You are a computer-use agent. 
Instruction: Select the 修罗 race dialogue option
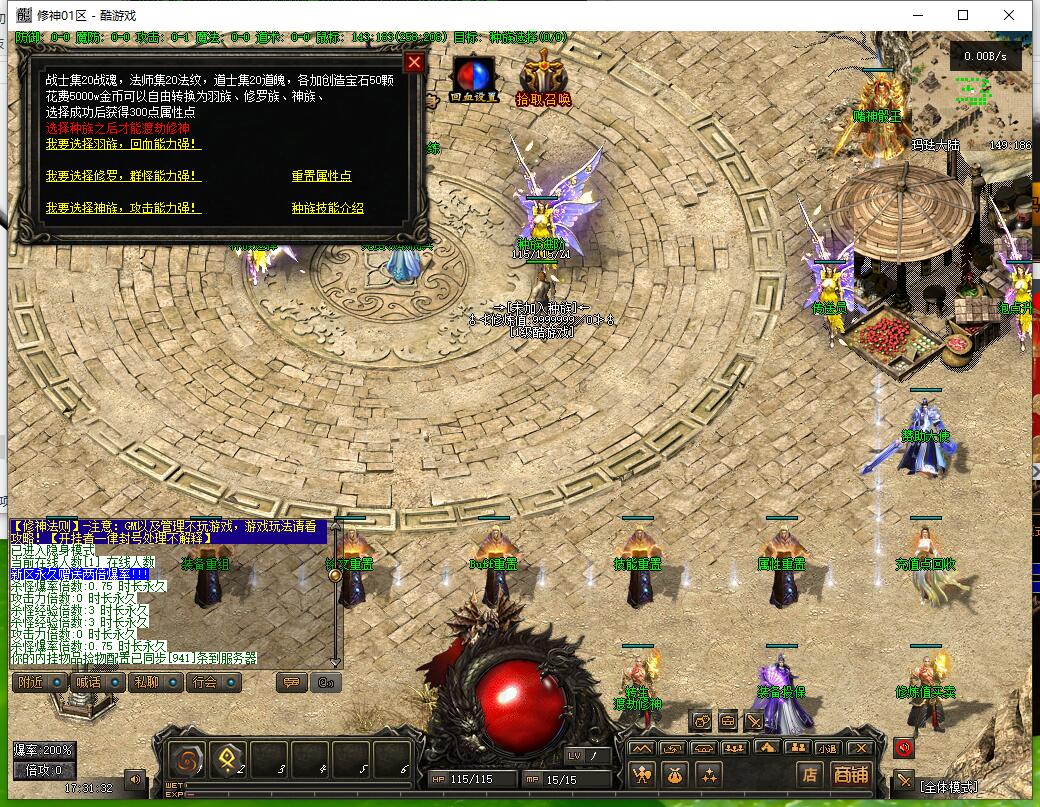point(123,176)
